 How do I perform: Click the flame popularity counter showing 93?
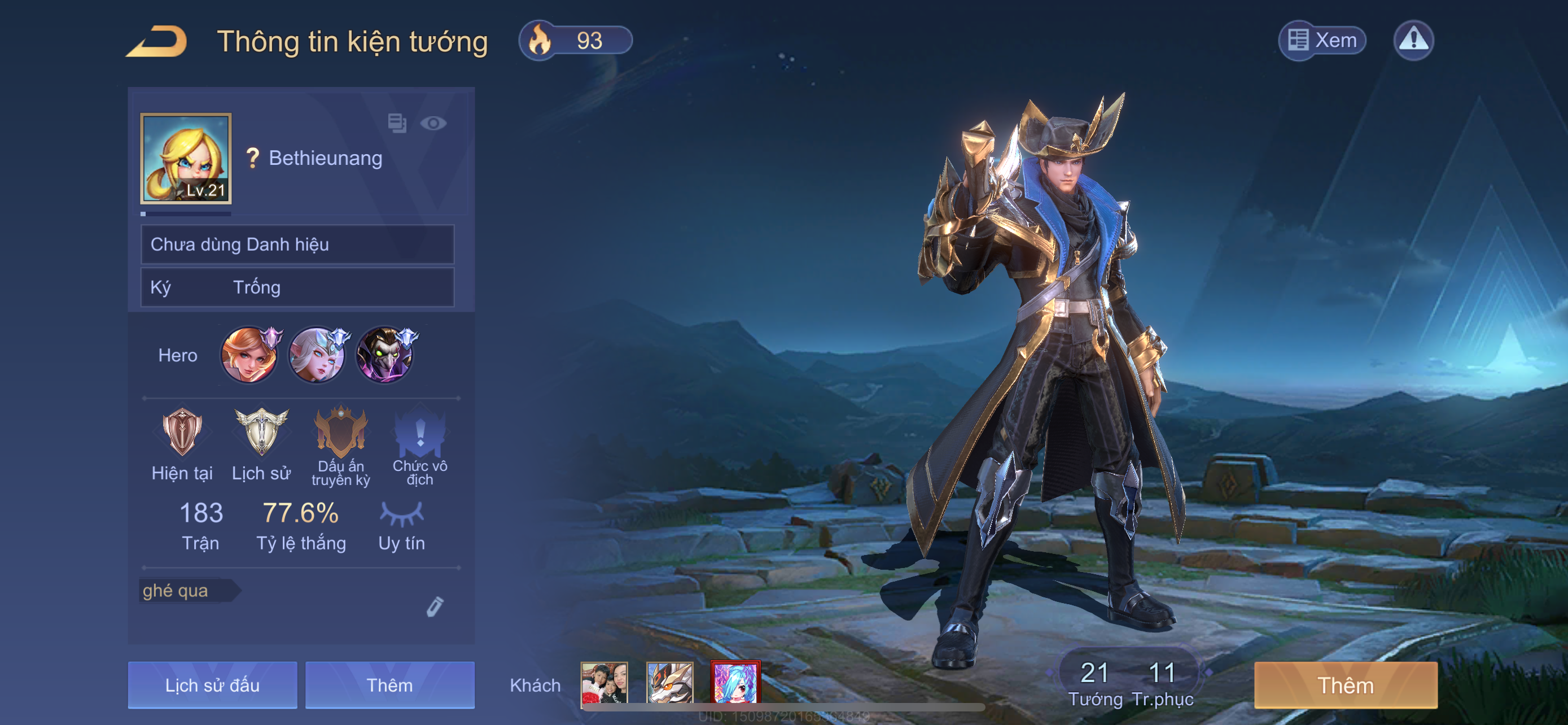tap(575, 41)
